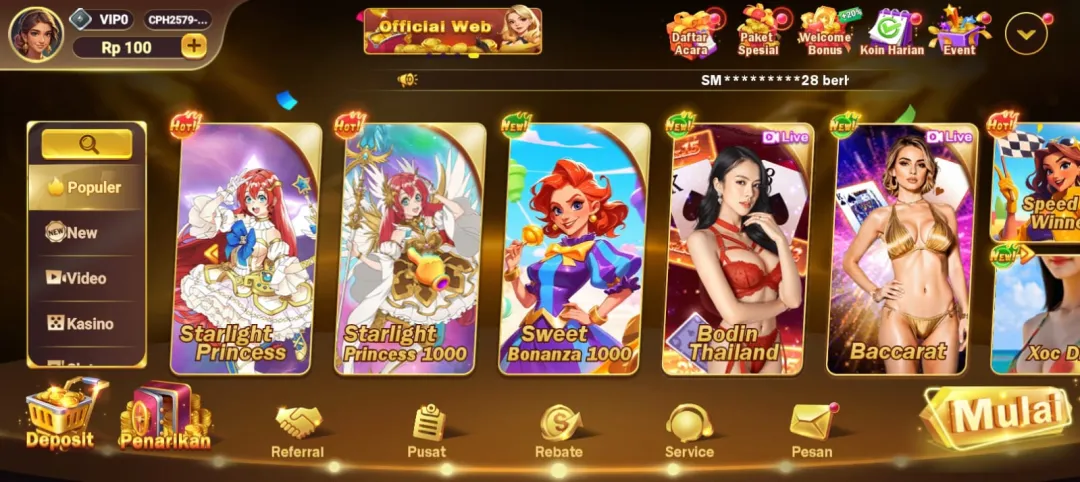The width and height of the screenshot is (1080, 482).
Task: Select the Bodin Thailand live game
Action: click(738, 249)
